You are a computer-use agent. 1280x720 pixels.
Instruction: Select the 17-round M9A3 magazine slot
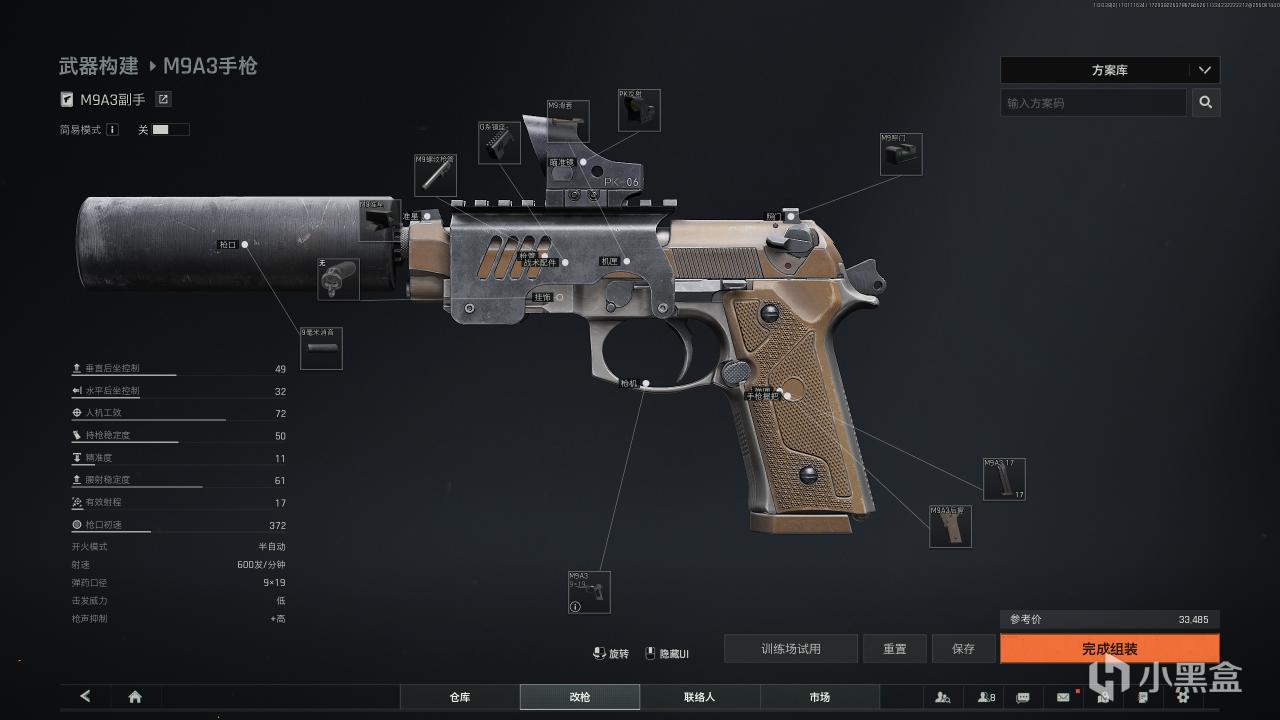[x=1003, y=479]
